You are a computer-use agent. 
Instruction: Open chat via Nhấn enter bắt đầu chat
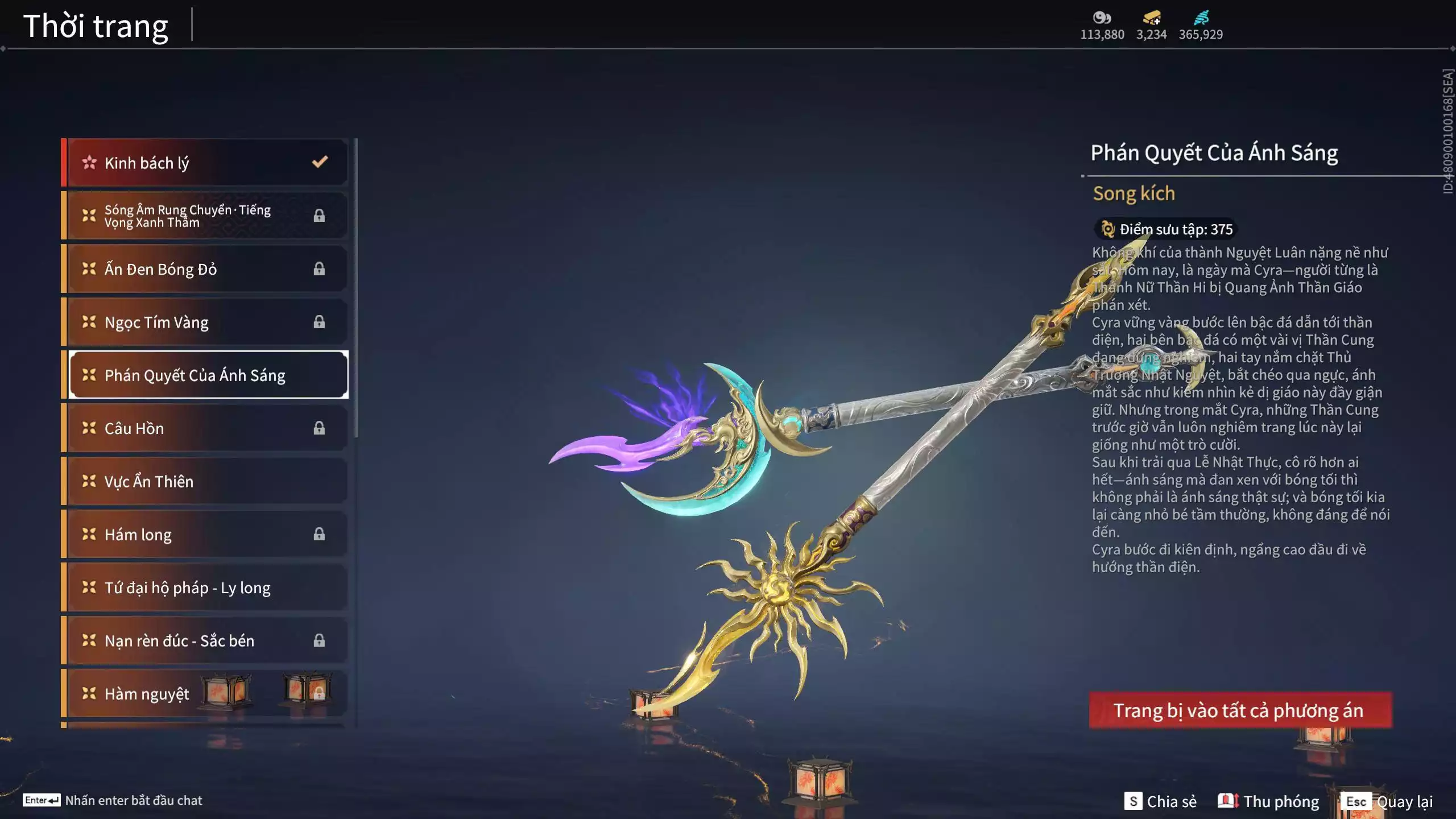tap(113, 800)
